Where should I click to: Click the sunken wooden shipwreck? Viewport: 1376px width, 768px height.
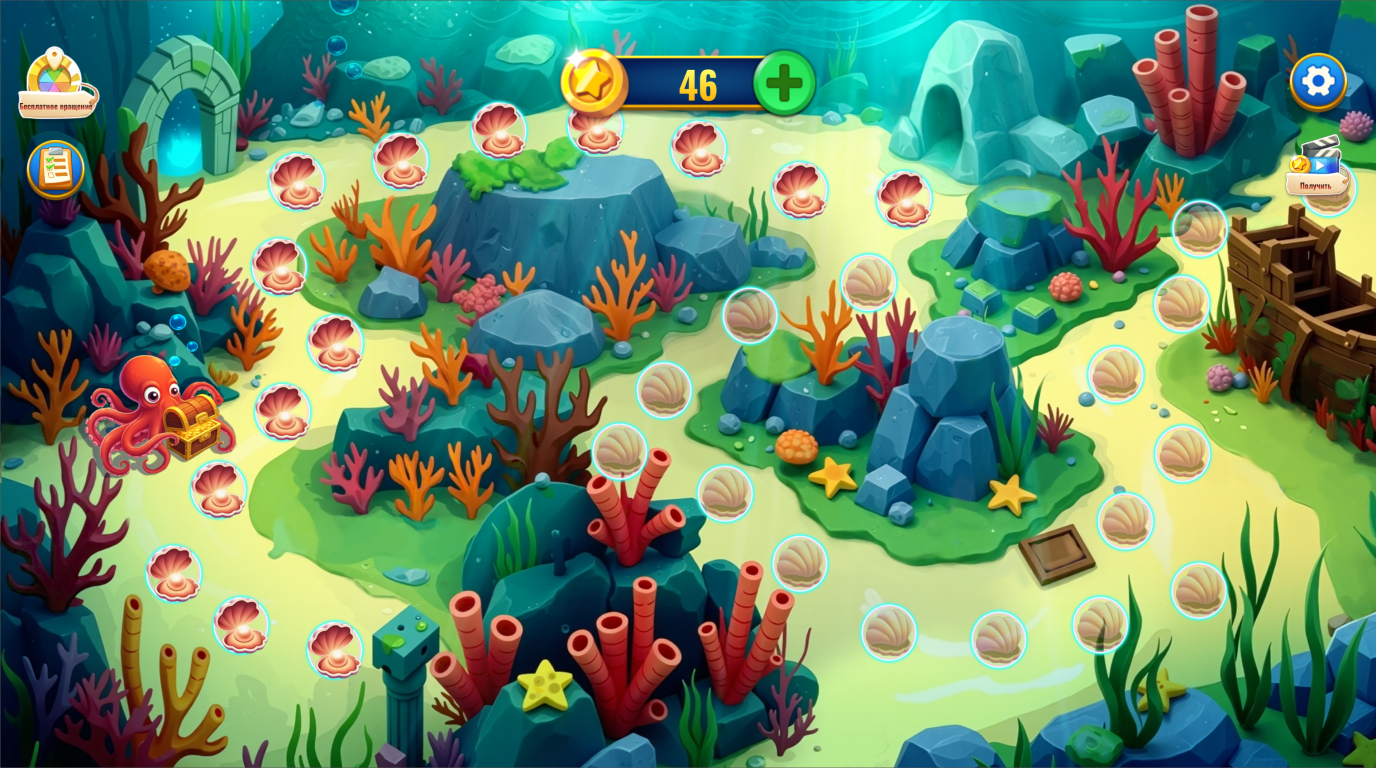tap(1300, 310)
